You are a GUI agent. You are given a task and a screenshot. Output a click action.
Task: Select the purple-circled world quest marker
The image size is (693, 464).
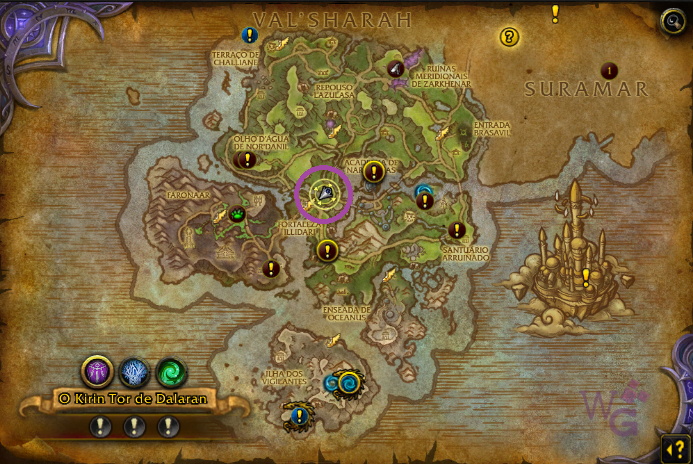click(x=323, y=193)
